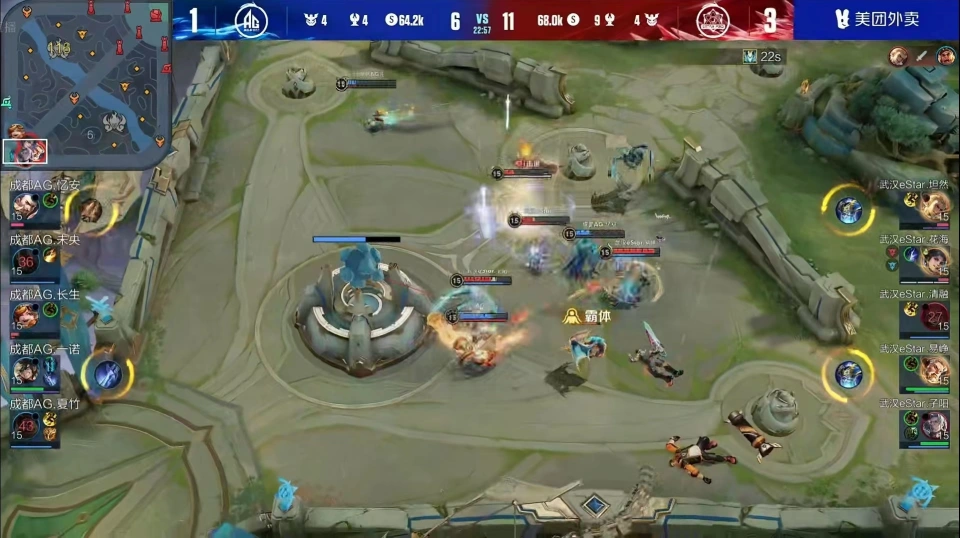Select the 成都AG.忆安 player portrait

click(26, 206)
